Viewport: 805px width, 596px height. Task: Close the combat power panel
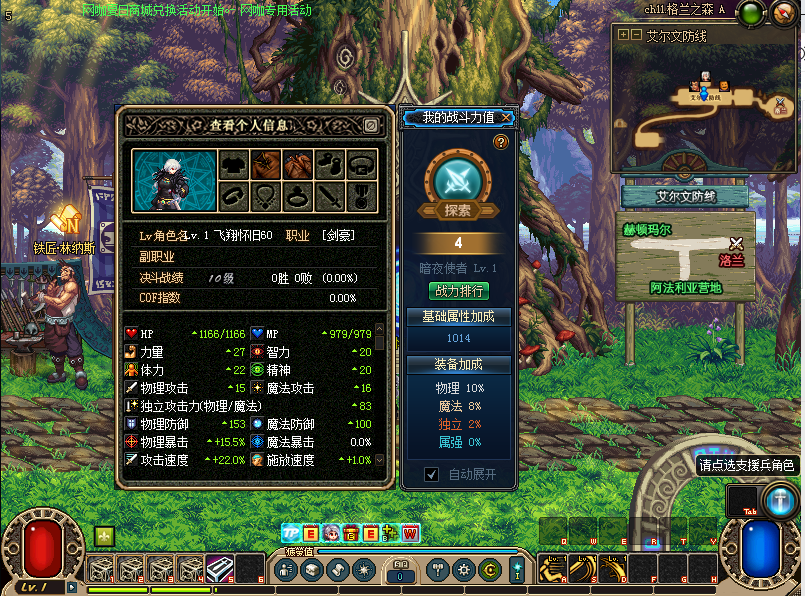tap(507, 118)
